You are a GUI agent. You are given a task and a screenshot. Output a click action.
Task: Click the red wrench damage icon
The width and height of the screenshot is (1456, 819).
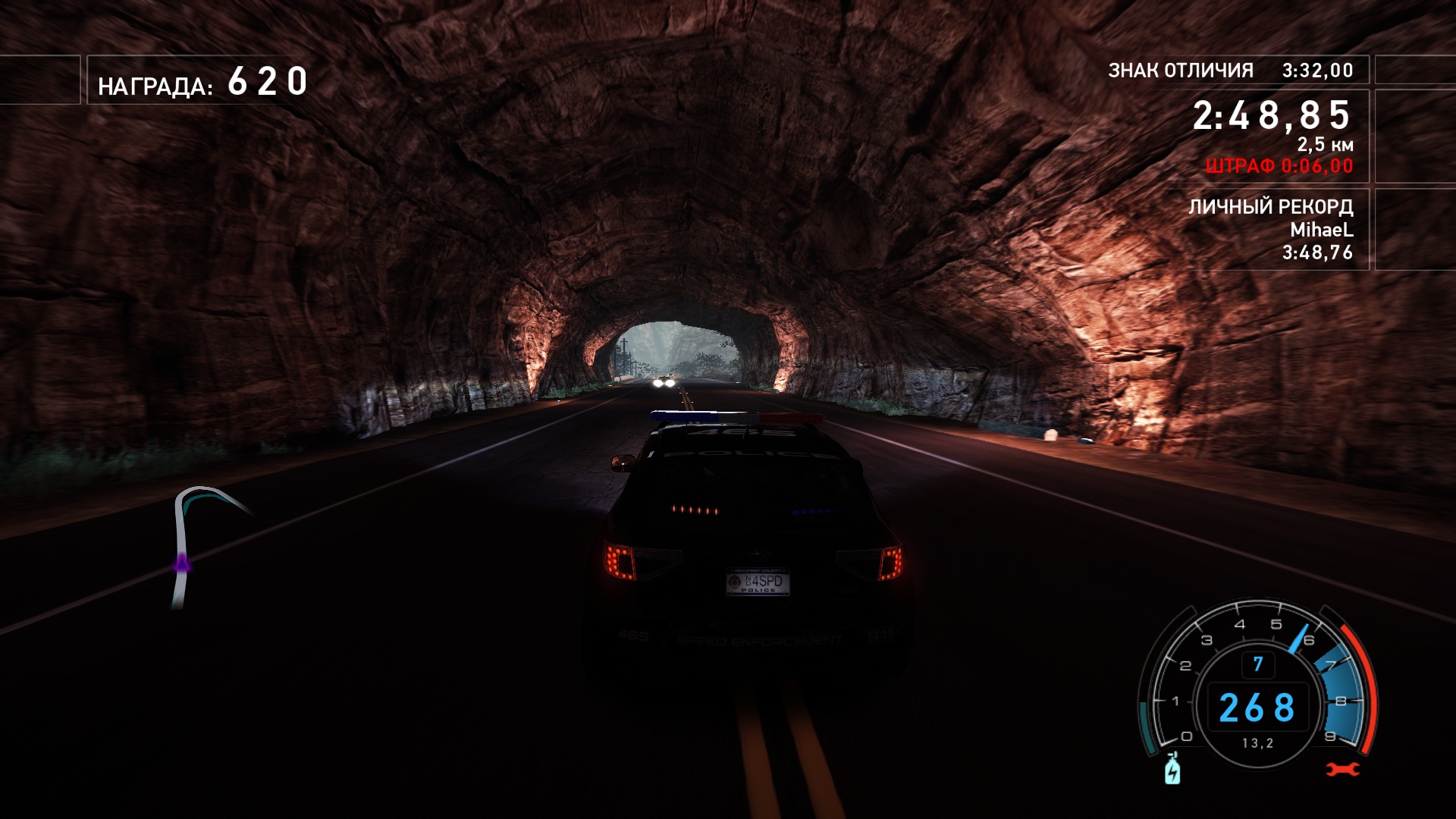click(1342, 770)
